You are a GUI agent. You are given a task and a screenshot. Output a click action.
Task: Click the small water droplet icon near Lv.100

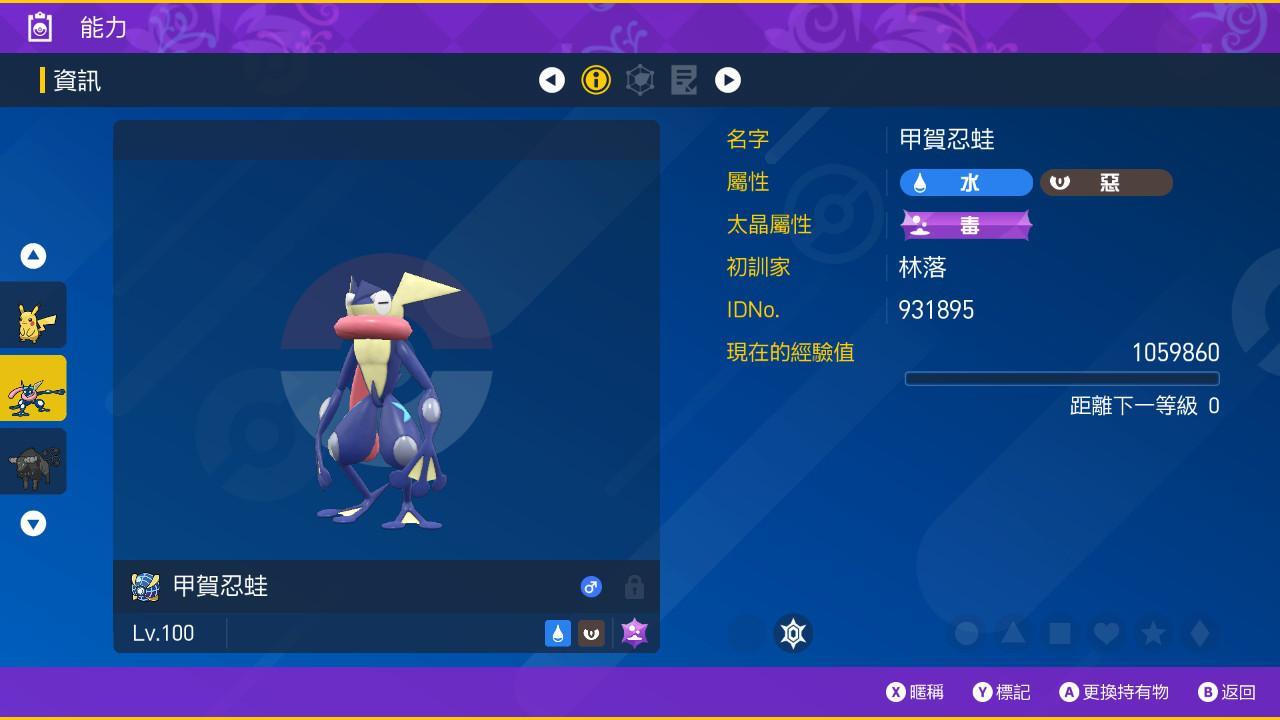[x=558, y=632]
